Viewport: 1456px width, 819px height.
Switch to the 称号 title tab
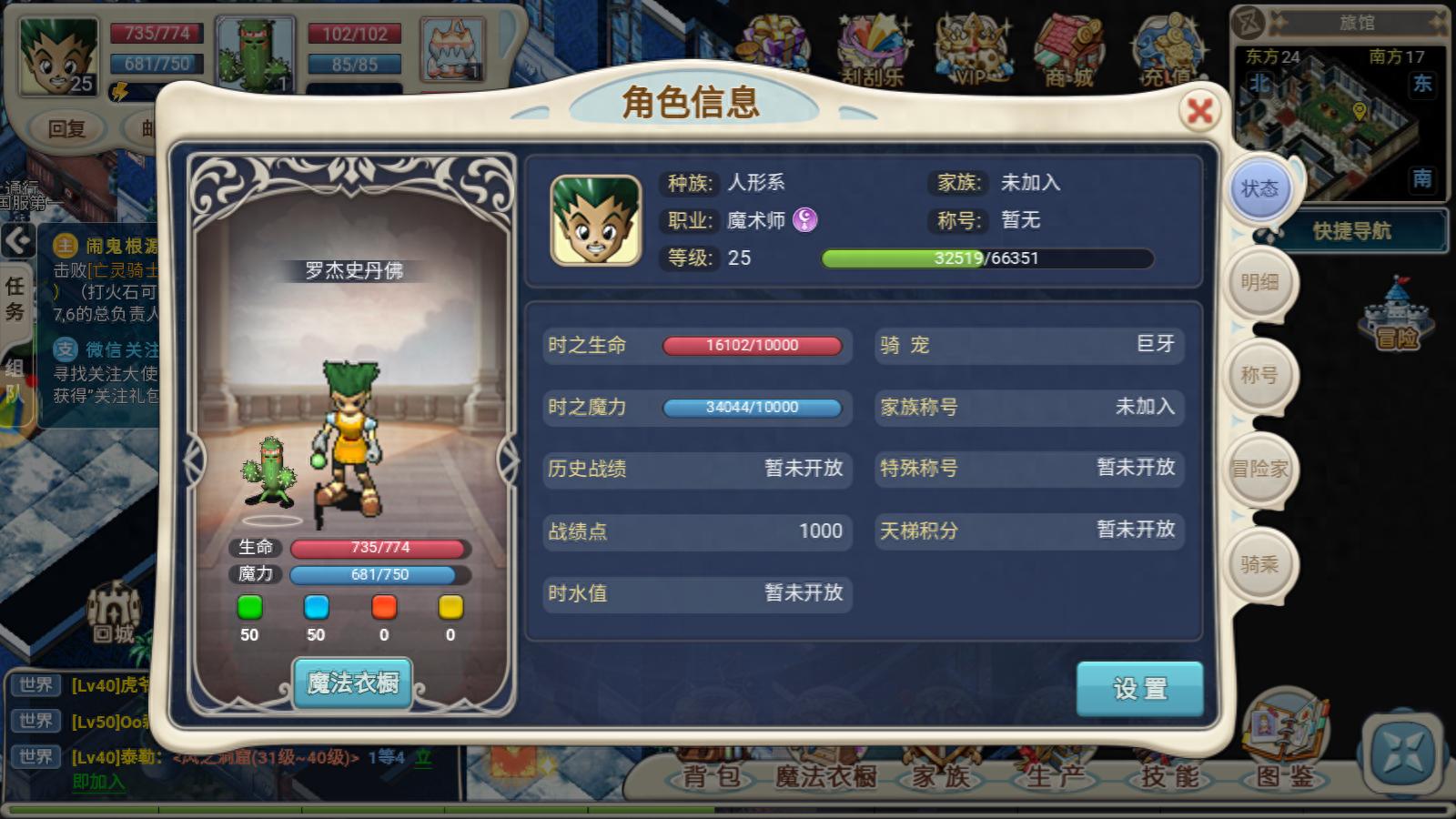1260,376
